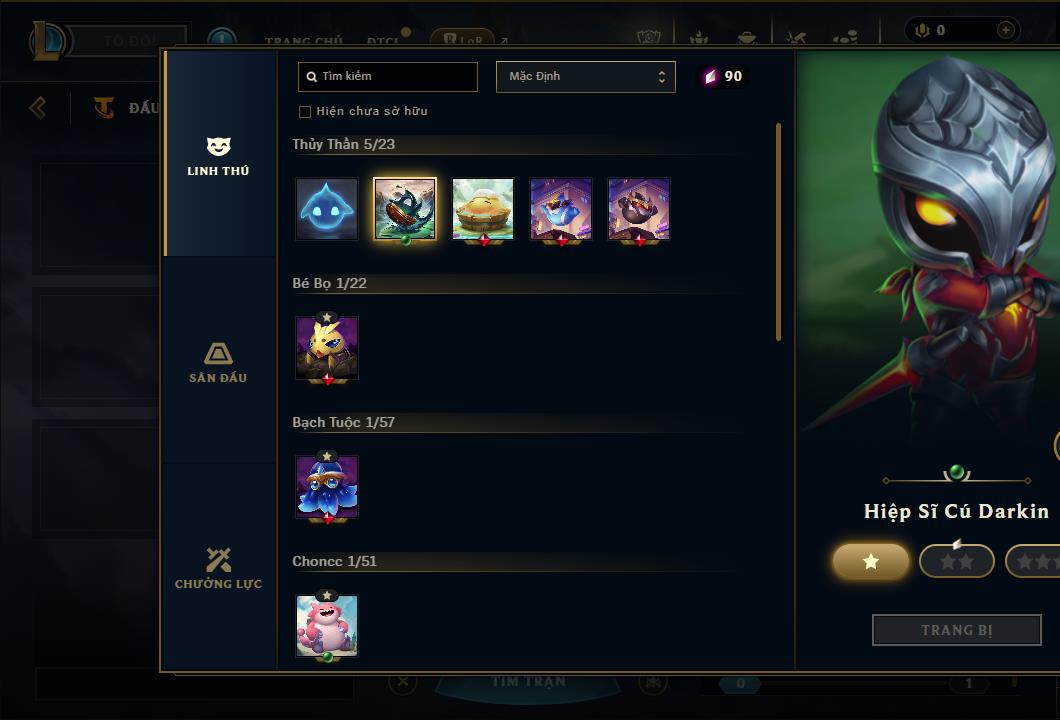Choose the Bạch Tuộc blue wizard legend
Image resolution: width=1060 pixels, height=720 pixels.
327,487
